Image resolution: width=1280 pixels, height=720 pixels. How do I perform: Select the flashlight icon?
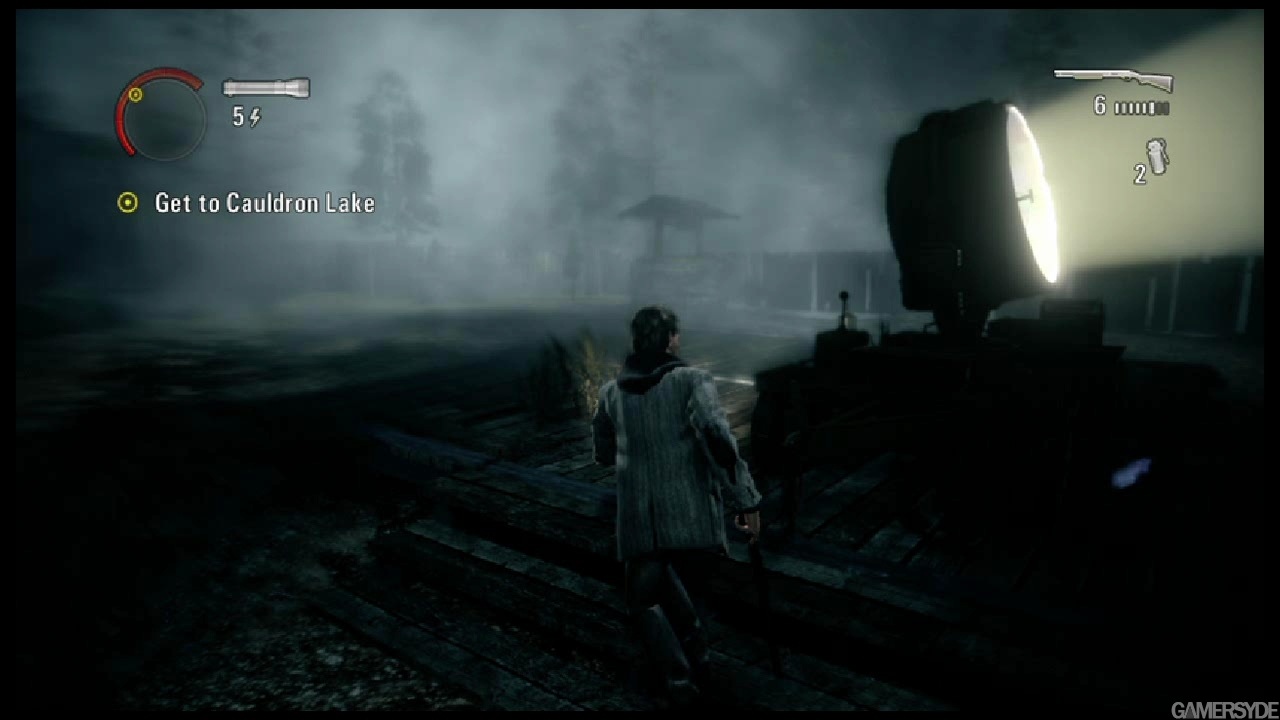tap(266, 88)
